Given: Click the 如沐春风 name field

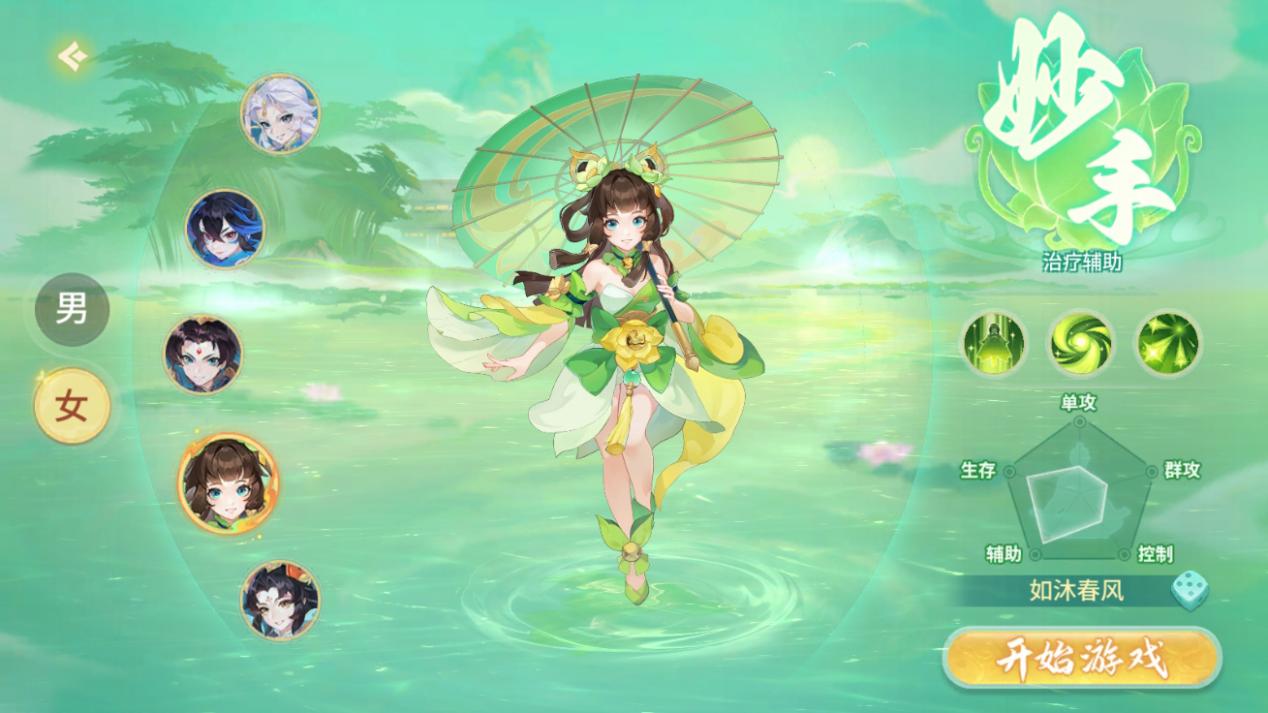Looking at the screenshot, I should pyautogui.click(x=1076, y=590).
